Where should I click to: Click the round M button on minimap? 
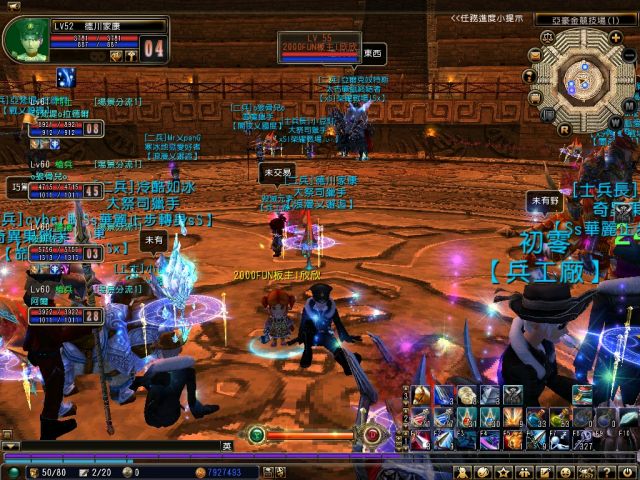tap(628, 104)
